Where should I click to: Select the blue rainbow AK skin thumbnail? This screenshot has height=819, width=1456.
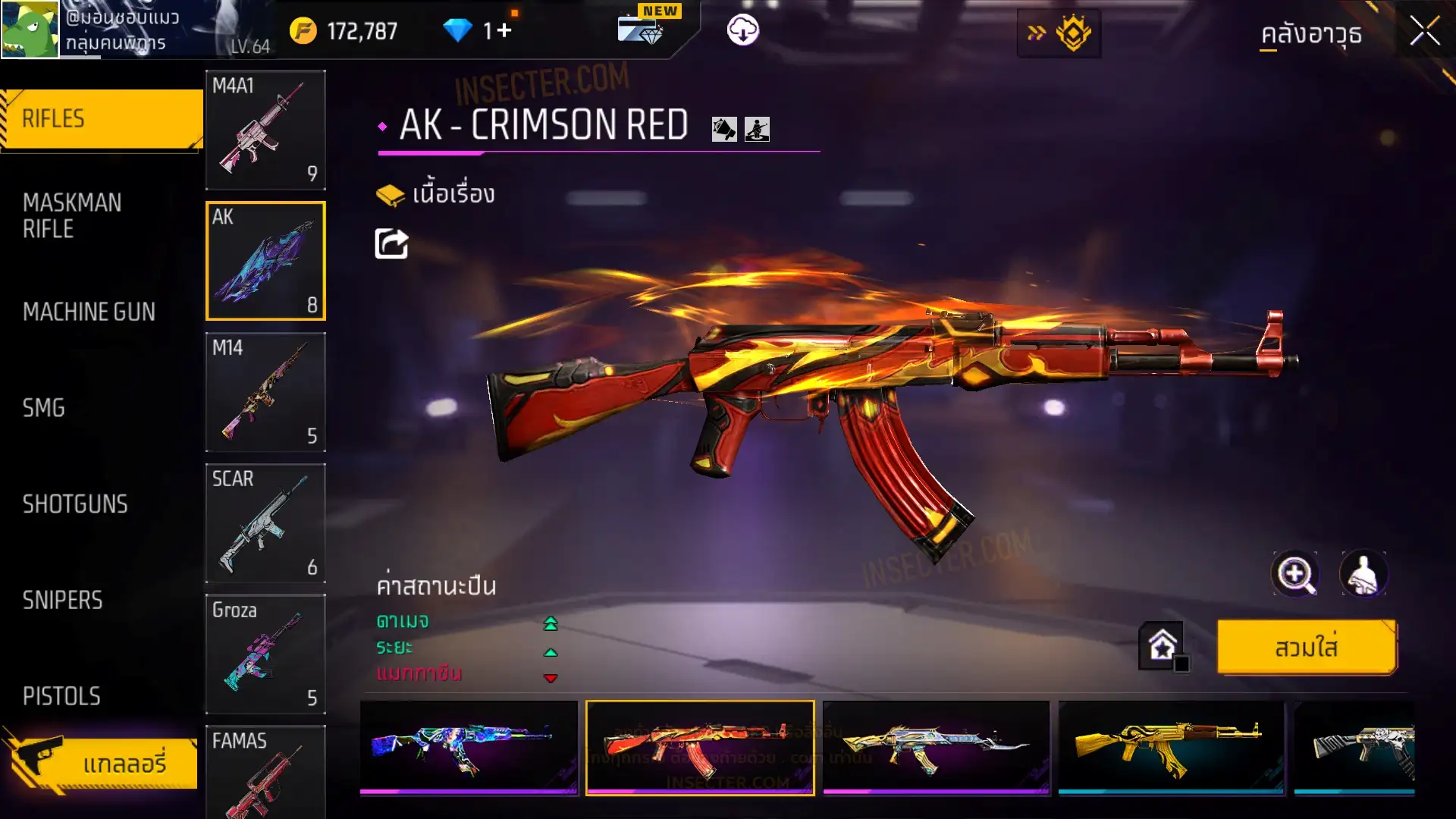click(x=469, y=747)
